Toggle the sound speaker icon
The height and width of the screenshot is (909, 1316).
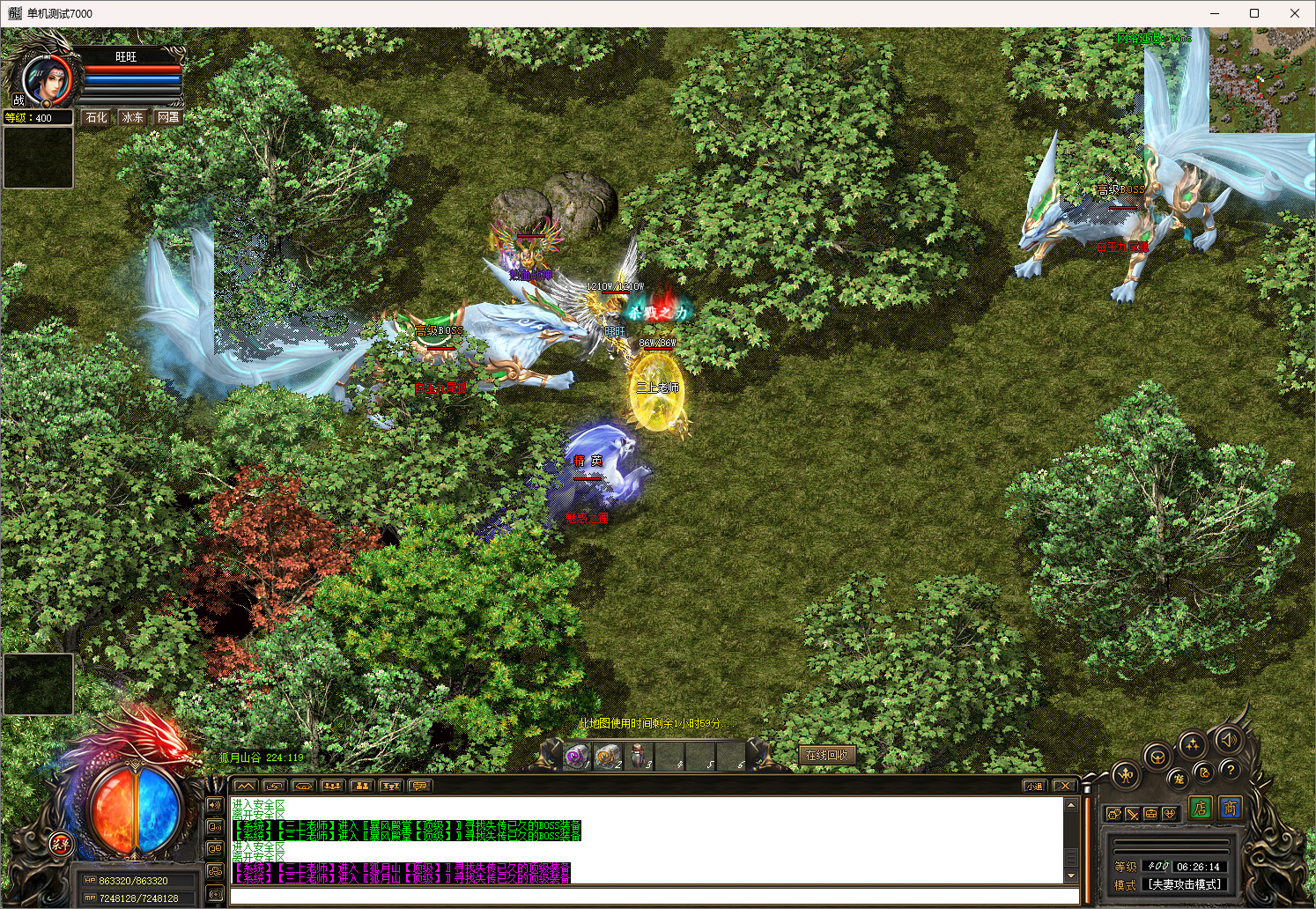(1229, 740)
